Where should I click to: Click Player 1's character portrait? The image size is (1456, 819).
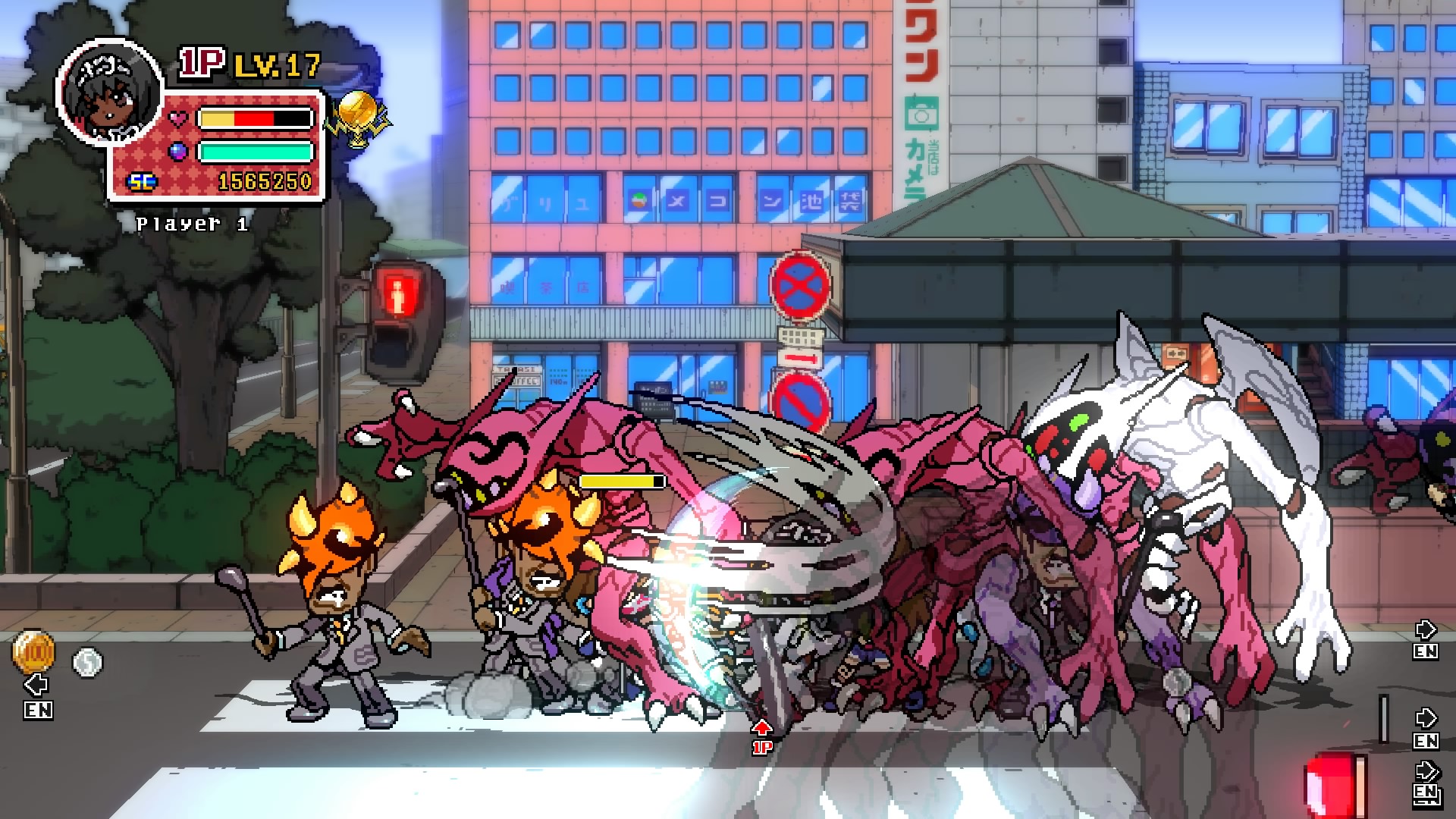pos(110,92)
